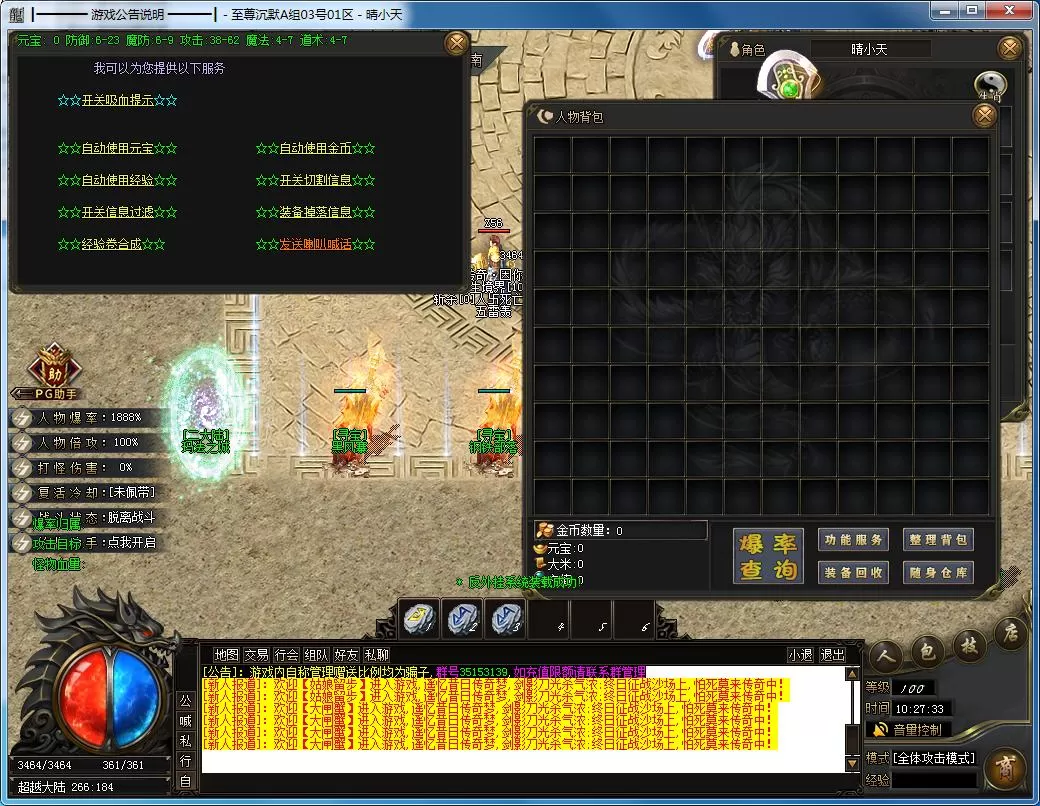Click the 功能服务 button
The width and height of the screenshot is (1040, 806).
853,540
